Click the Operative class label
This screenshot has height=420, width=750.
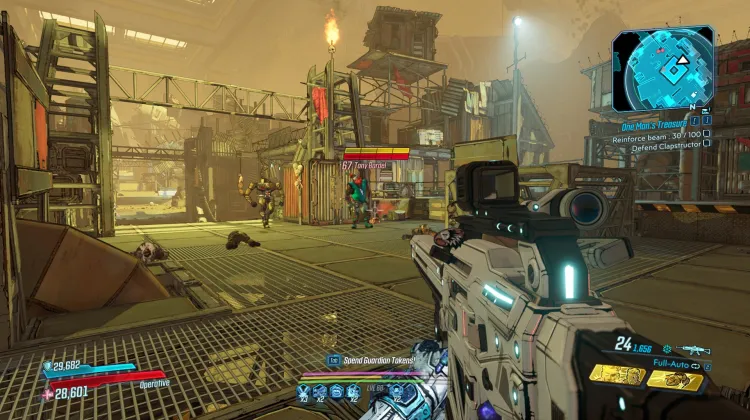(155, 382)
